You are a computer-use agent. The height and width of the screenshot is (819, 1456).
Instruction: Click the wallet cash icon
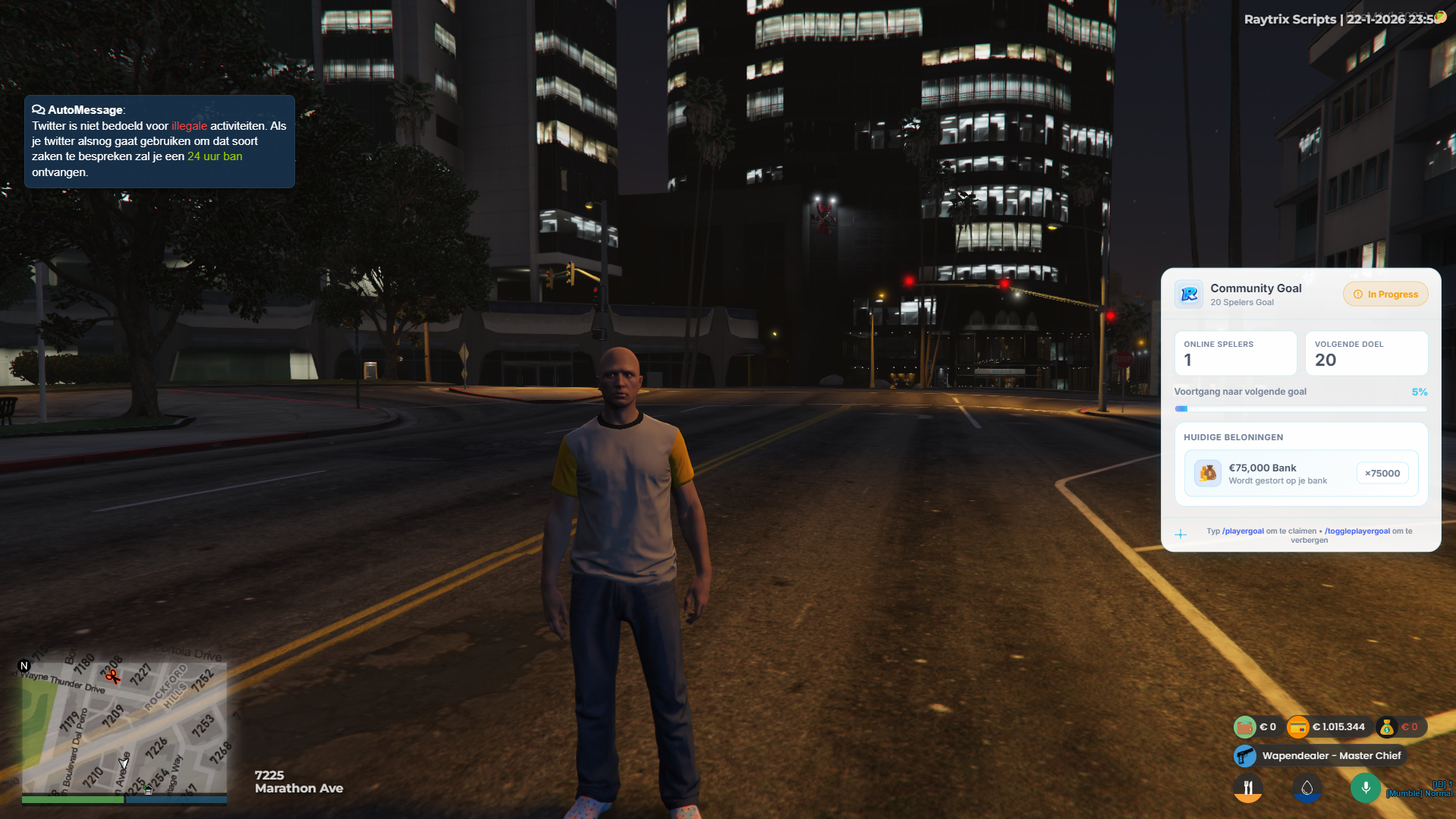point(1245,727)
